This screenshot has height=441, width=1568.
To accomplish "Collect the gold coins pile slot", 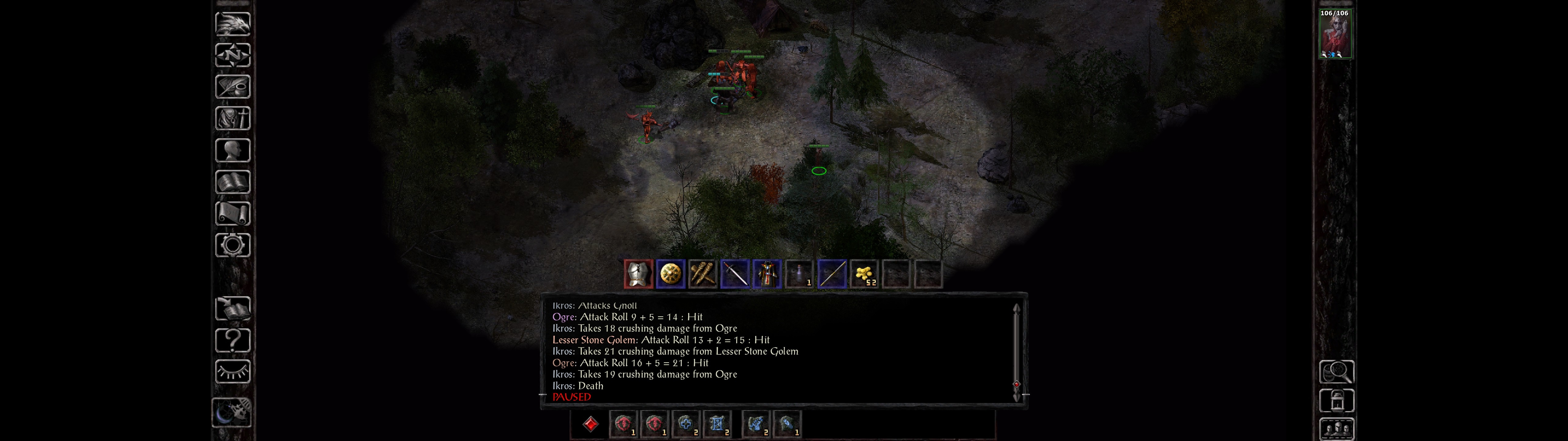I will (864, 274).
